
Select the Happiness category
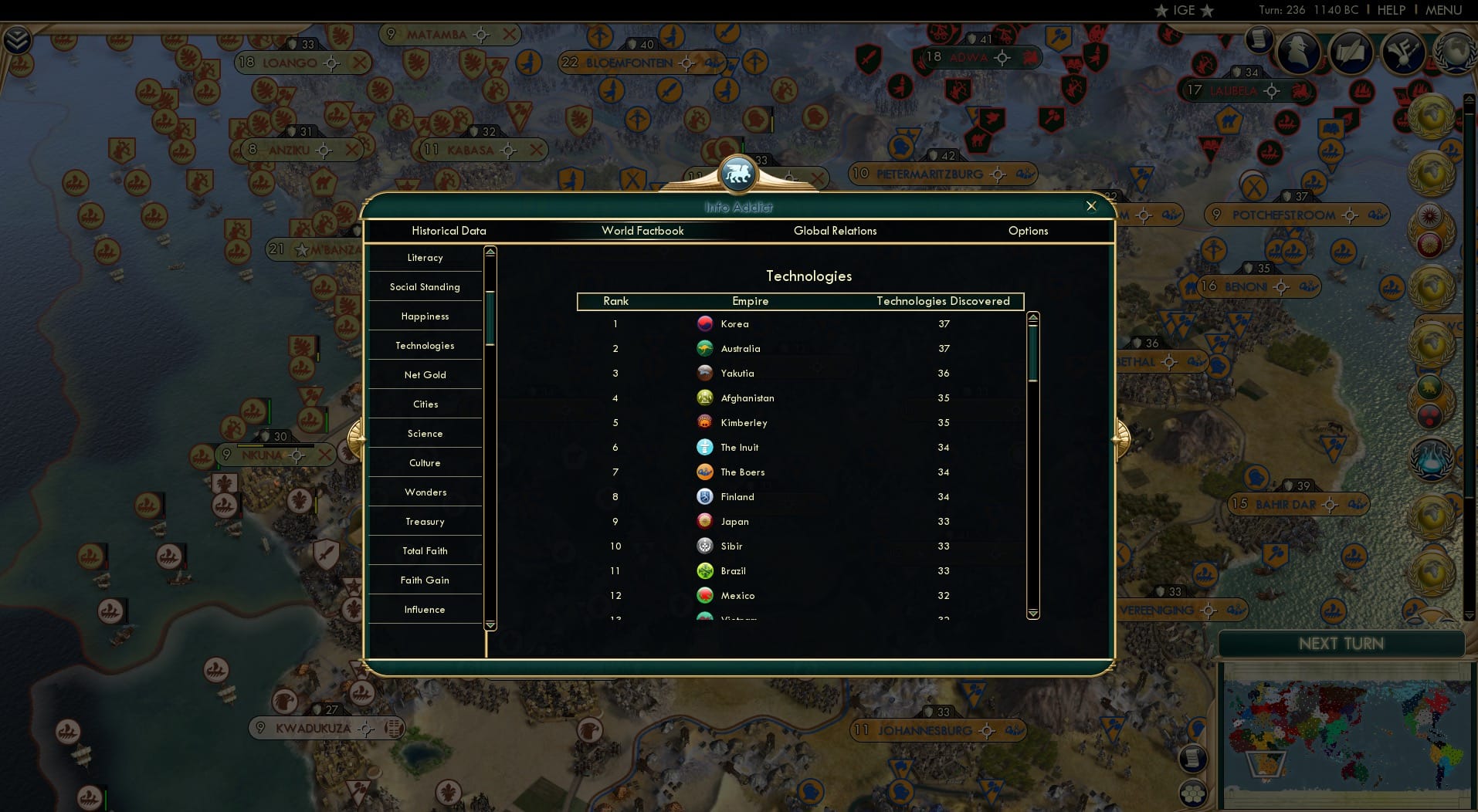(425, 316)
